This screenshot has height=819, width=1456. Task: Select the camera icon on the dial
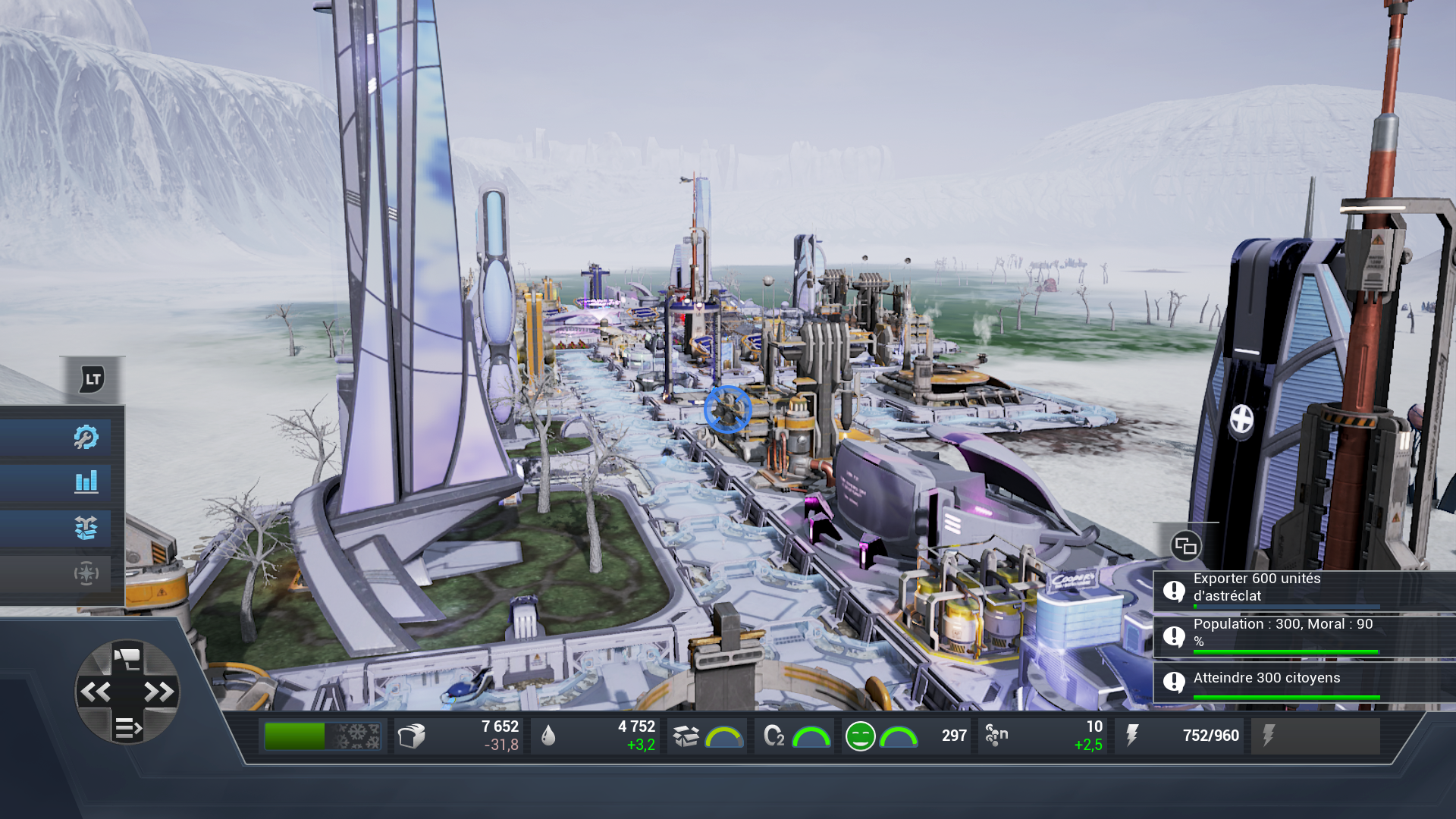[127, 657]
